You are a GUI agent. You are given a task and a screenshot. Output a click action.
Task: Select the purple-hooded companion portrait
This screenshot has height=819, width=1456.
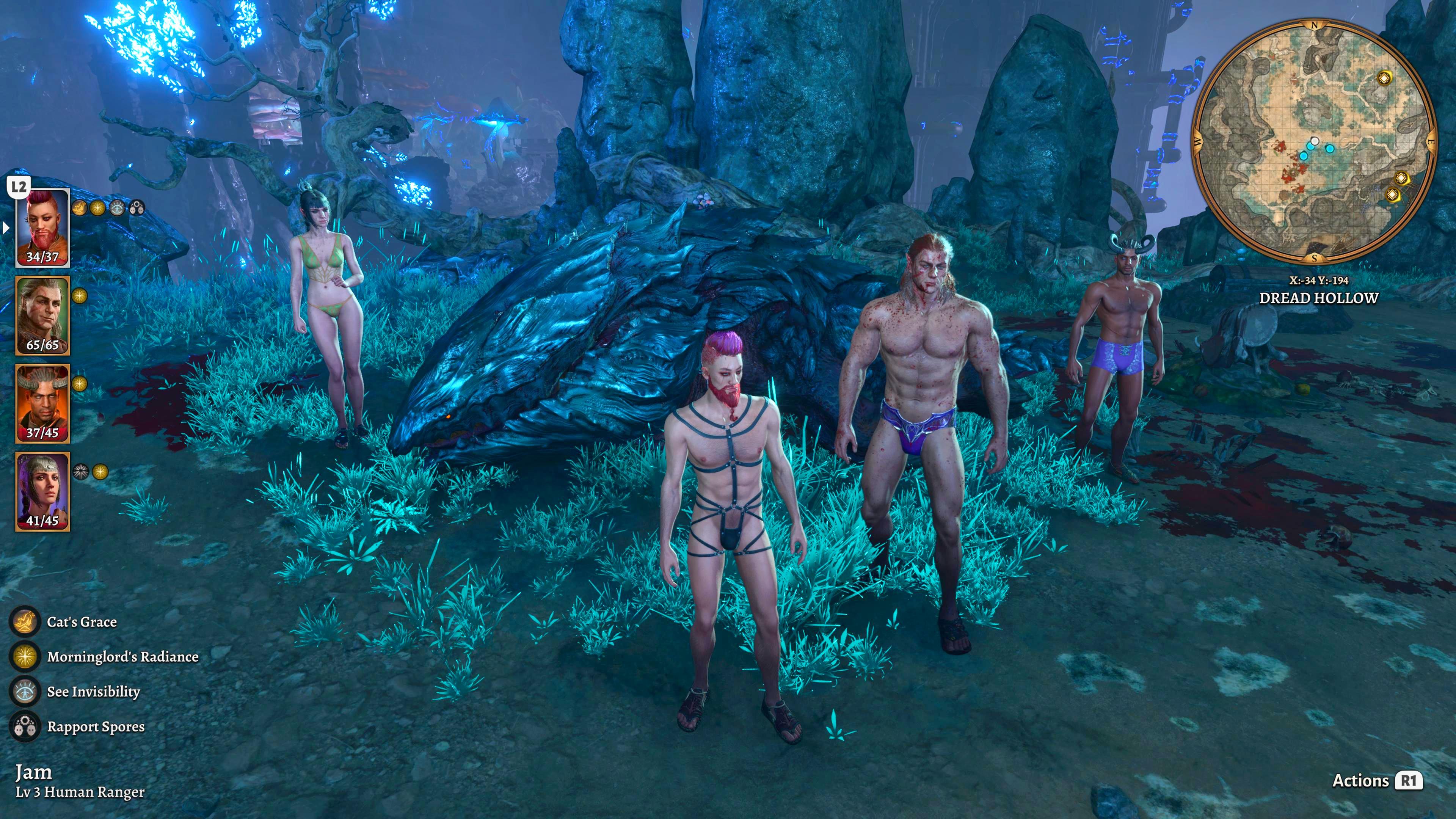coord(42,491)
